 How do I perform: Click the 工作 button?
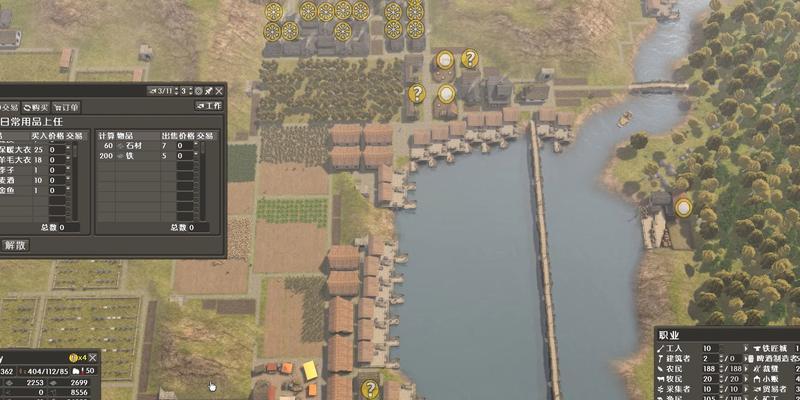point(209,106)
